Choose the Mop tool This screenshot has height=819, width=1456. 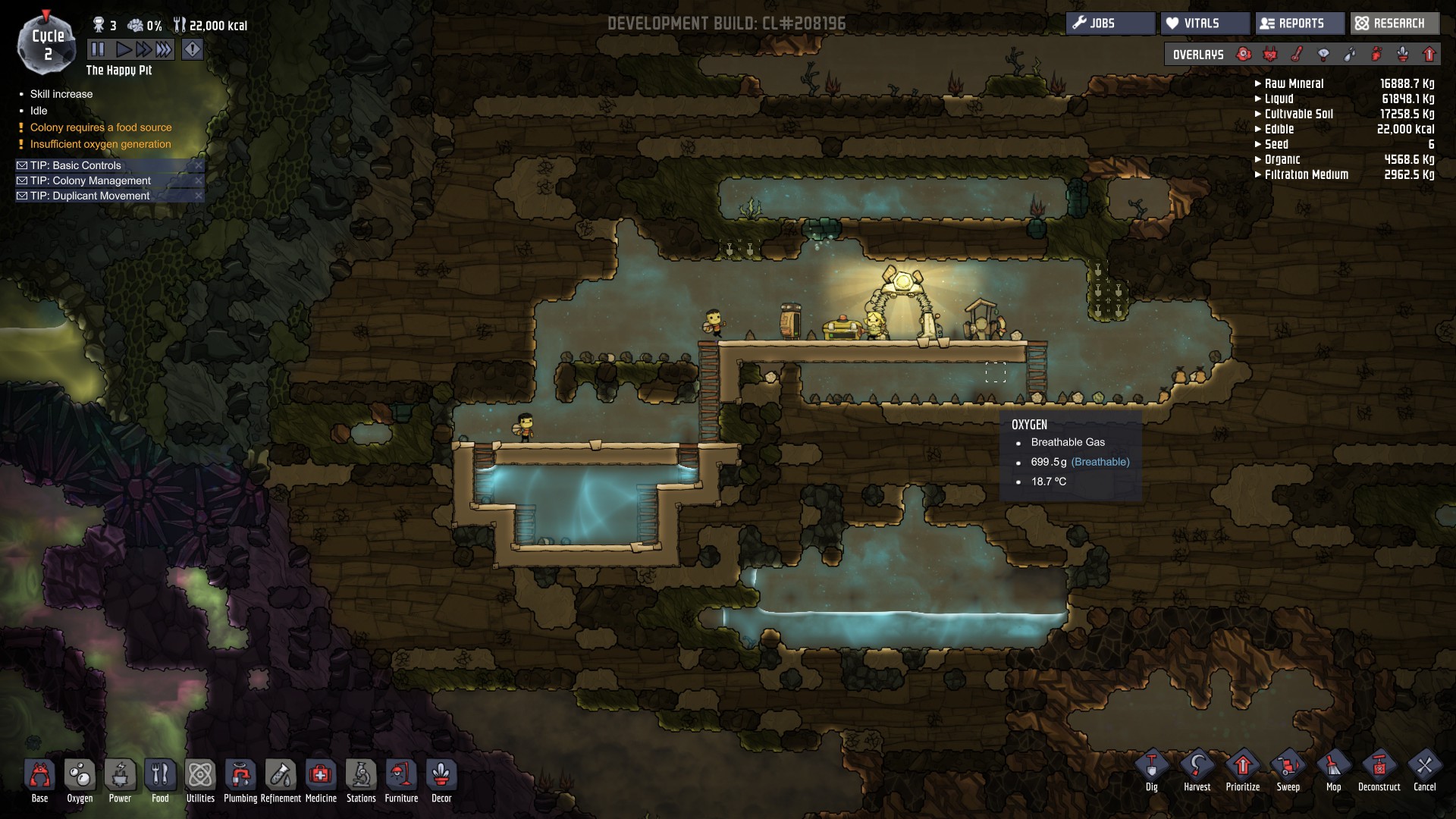[x=1333, y=770]
